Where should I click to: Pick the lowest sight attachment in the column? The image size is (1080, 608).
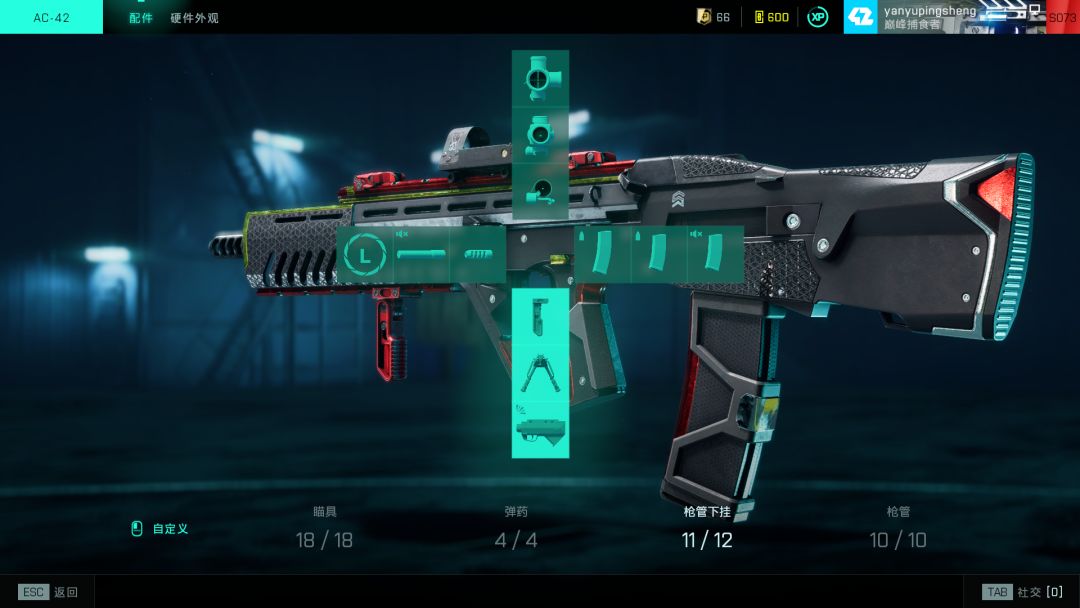click(x=540, y=190)
